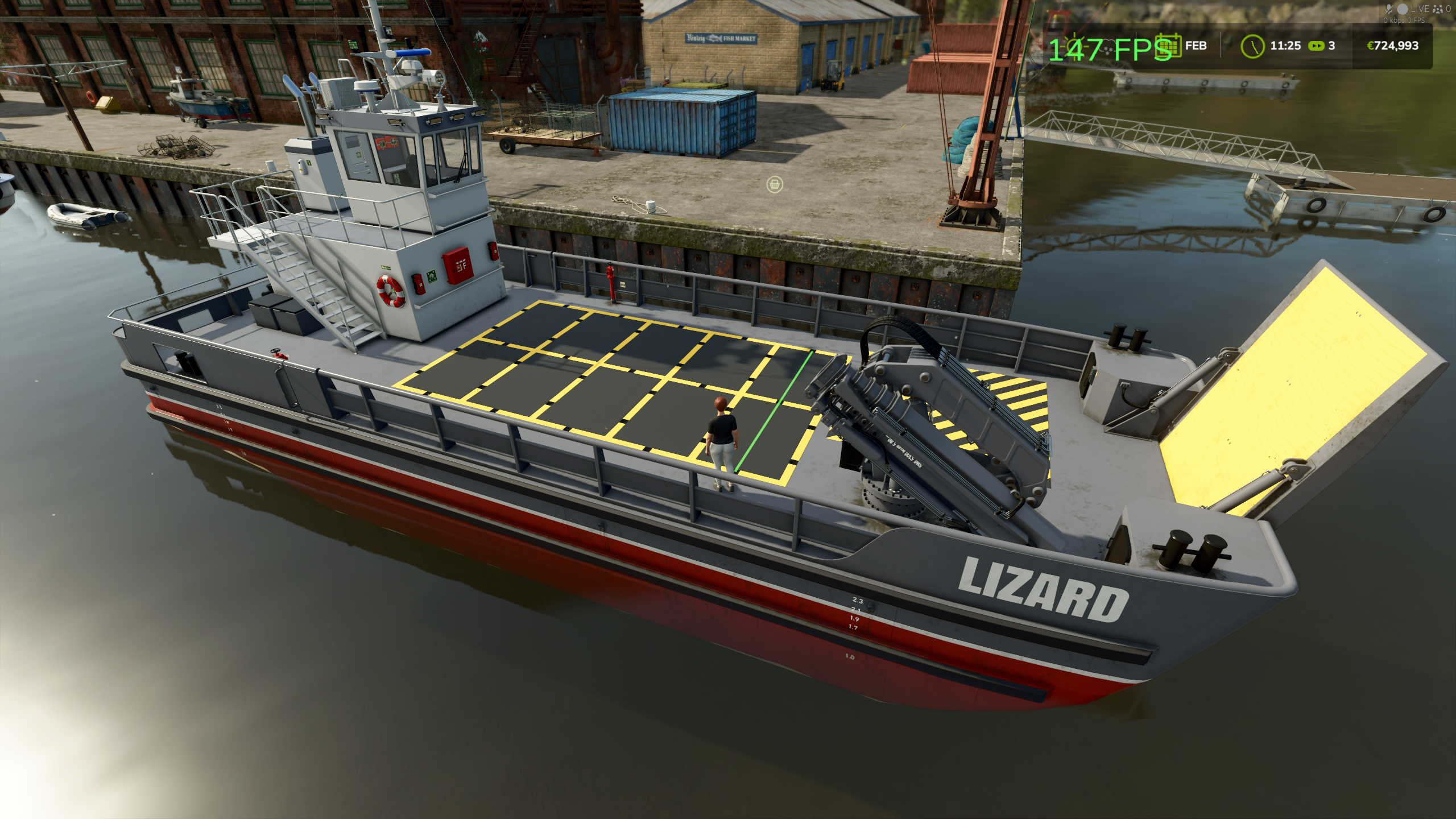Screen dimensions: 1456x819
Task: Toggle the fast-forward time scale icon
Action: click(x=1316, y=46)
